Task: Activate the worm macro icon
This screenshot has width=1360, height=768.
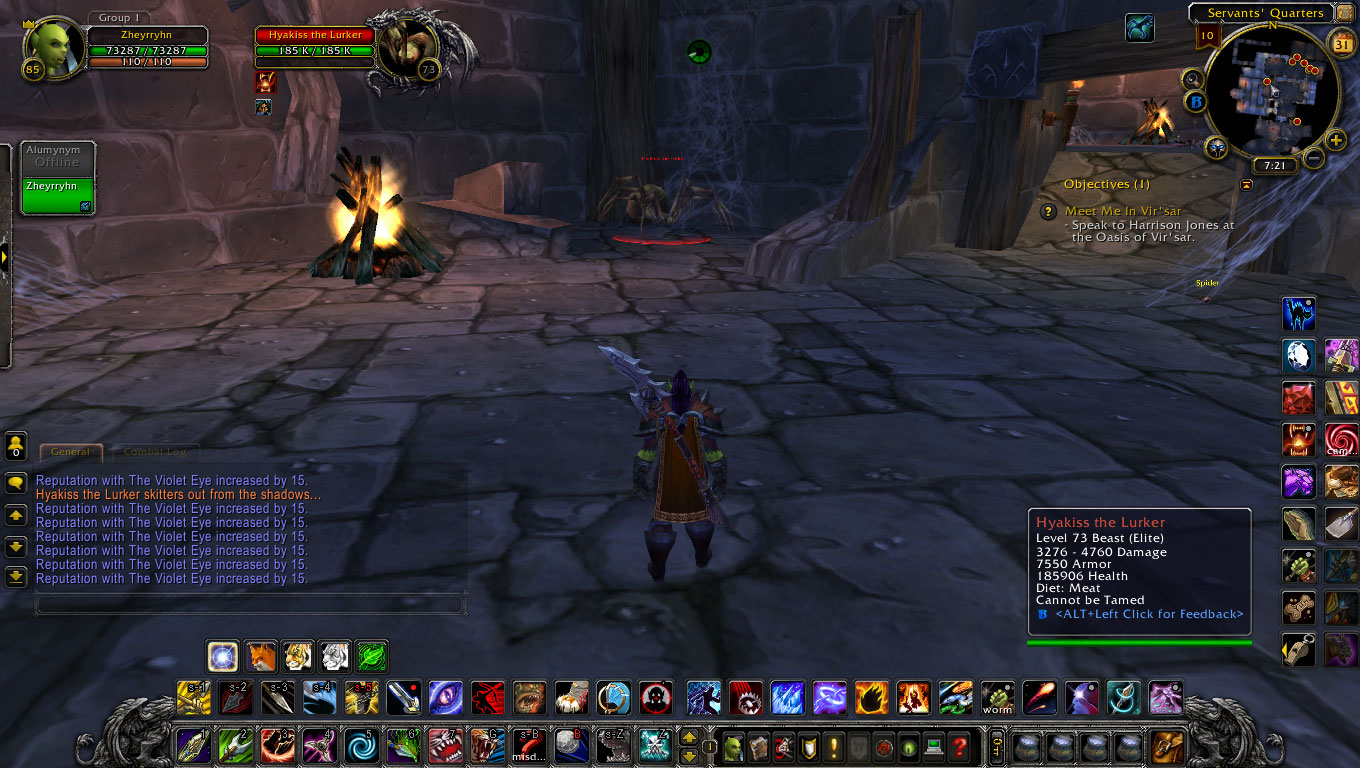Action: click(x=997, y=698)
